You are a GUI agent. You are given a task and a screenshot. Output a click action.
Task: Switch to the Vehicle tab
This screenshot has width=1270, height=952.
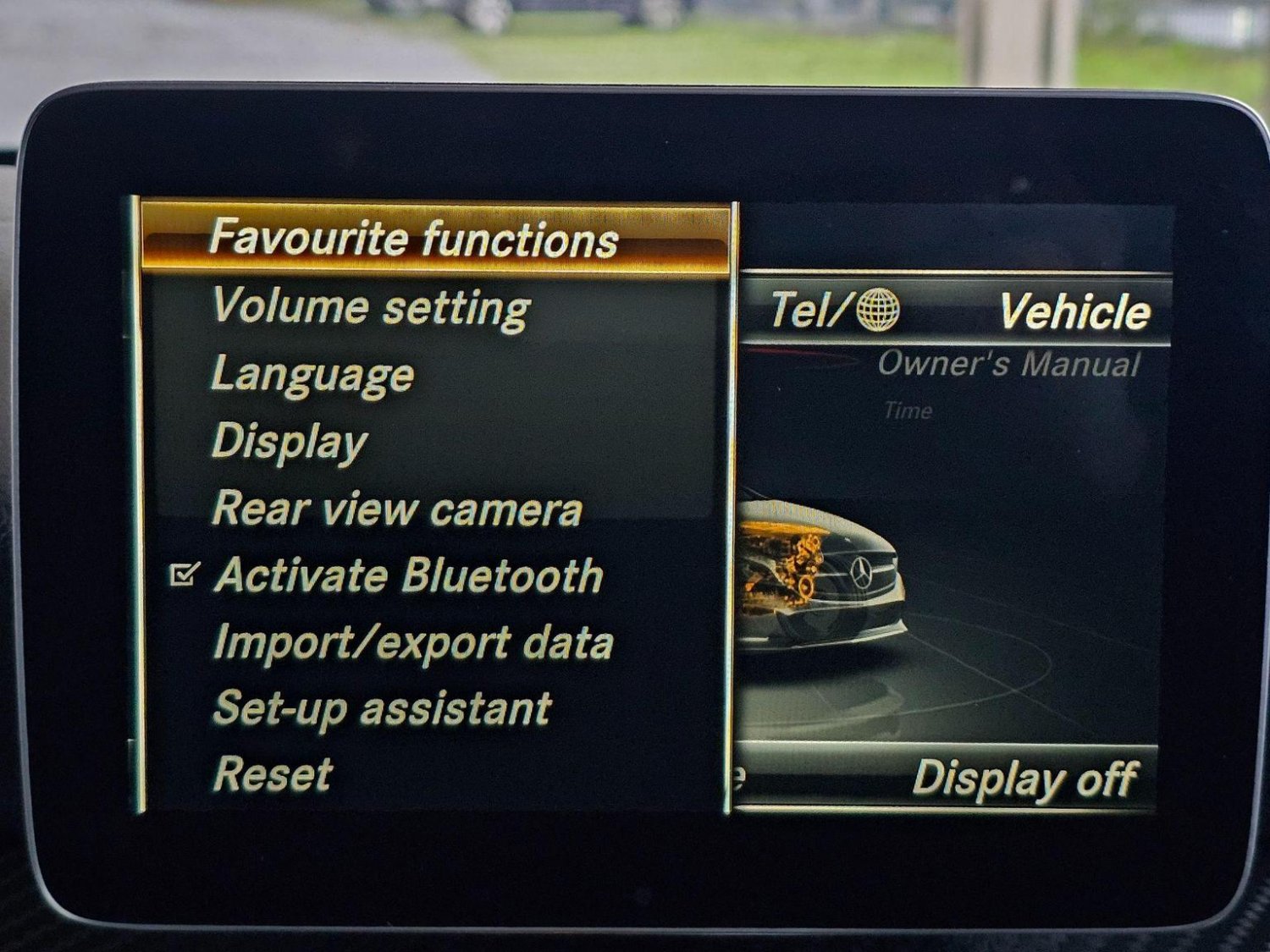(x=1074, y=311)
